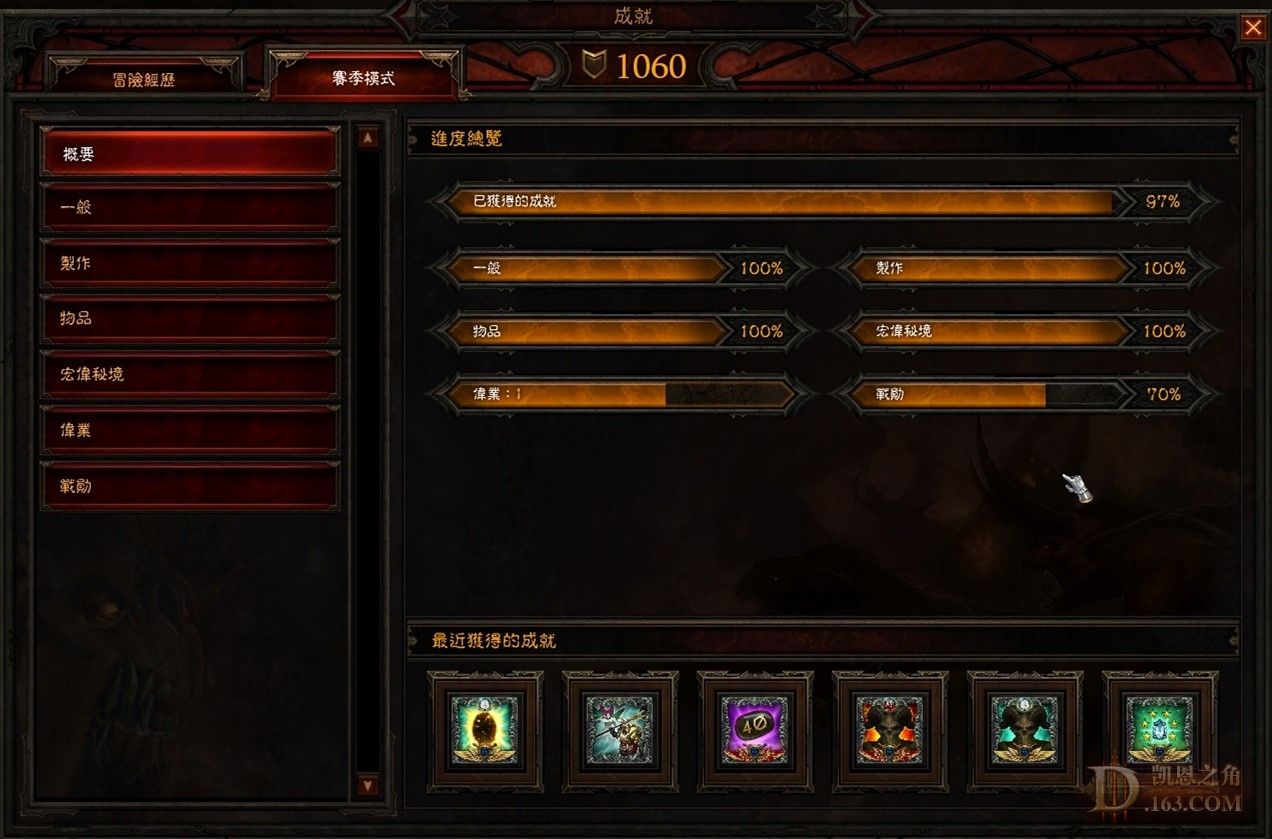The width and height of the screenshot is (1272, 839).
Task: Open the 製作 category in the sidebar
Action: click(x=190, y=263)
